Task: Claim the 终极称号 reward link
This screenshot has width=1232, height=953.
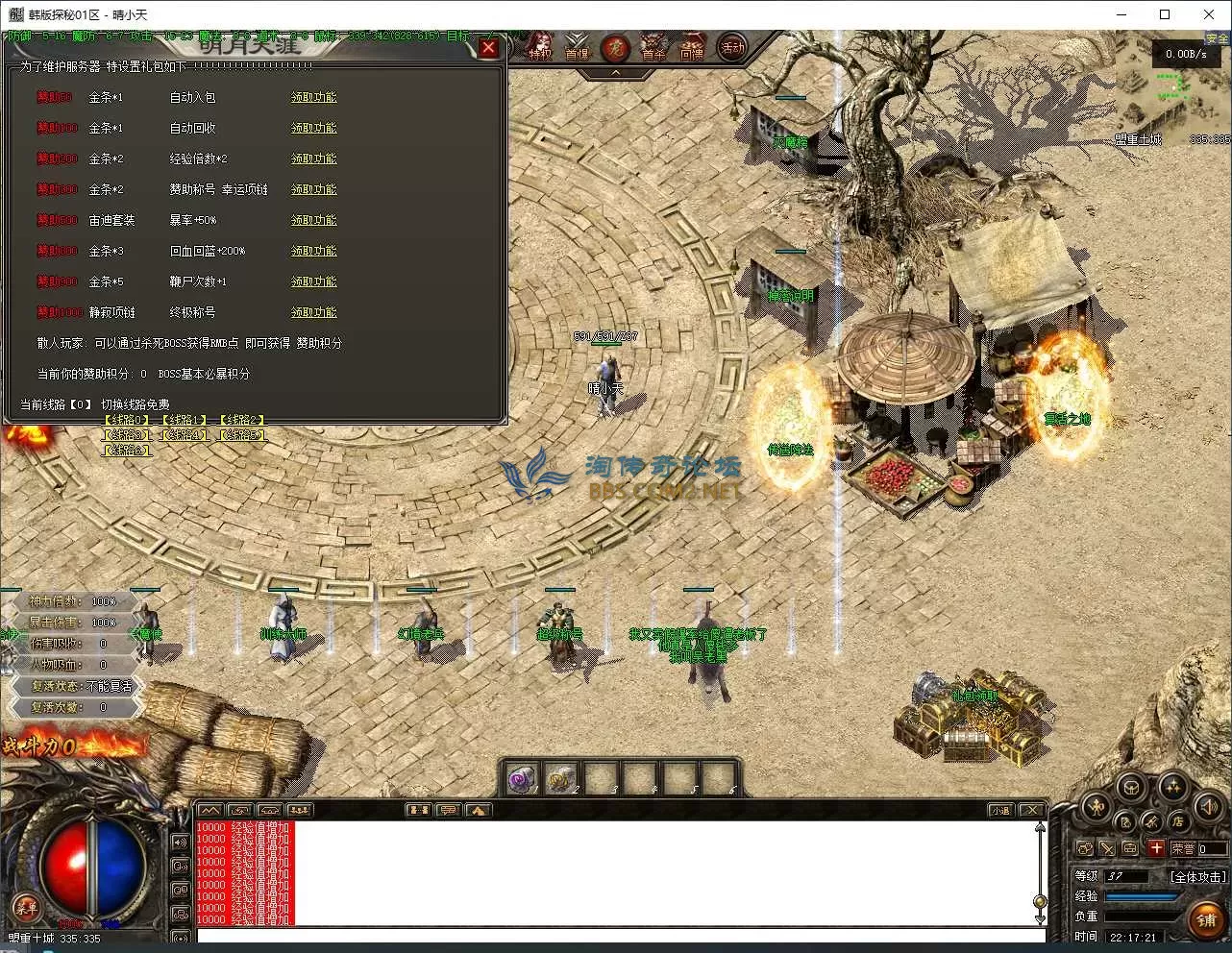Action: [314, 313]
